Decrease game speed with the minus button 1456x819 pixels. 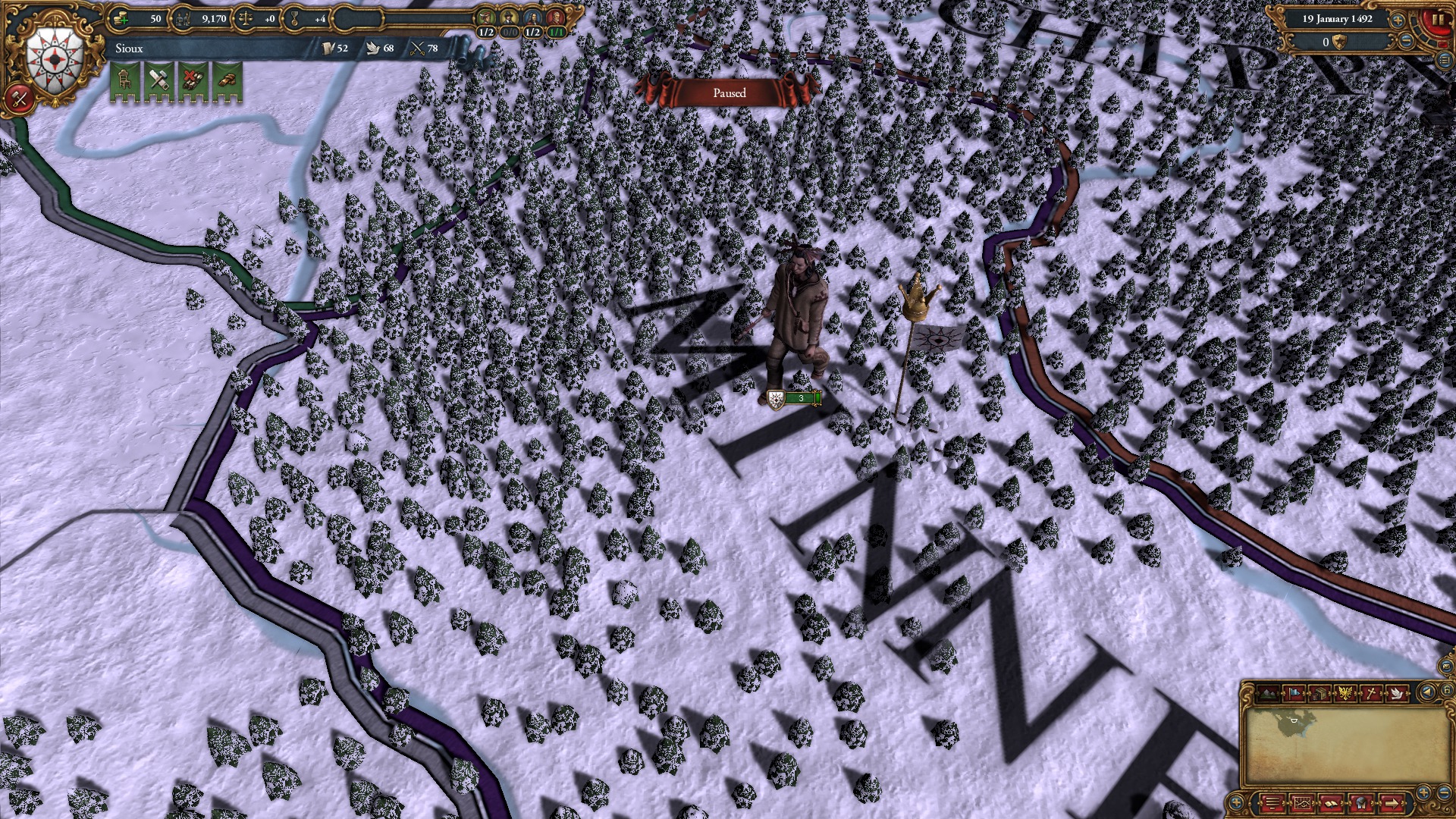pos(1405,41)
